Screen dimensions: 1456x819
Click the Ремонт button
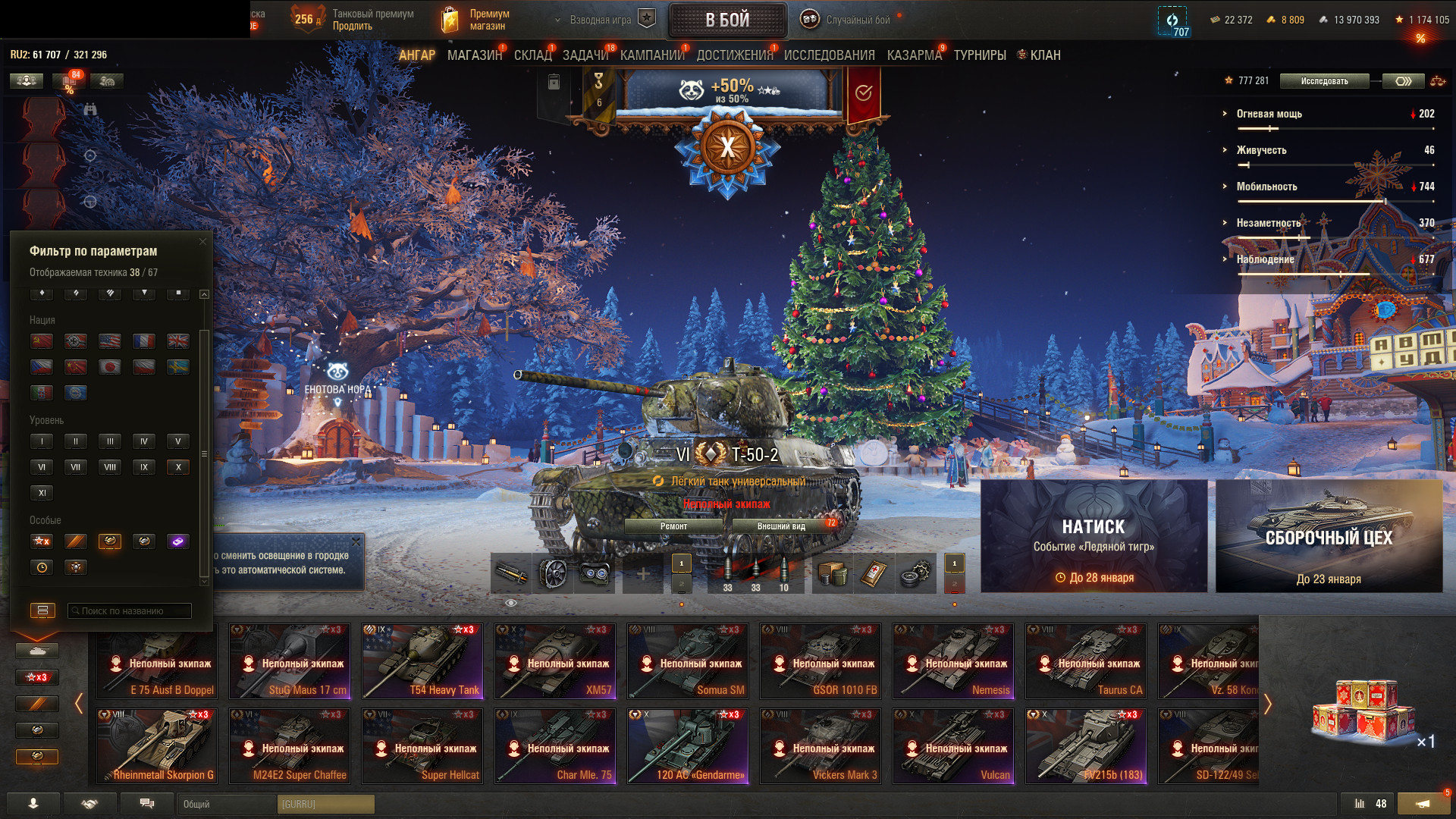coord(673,526)
